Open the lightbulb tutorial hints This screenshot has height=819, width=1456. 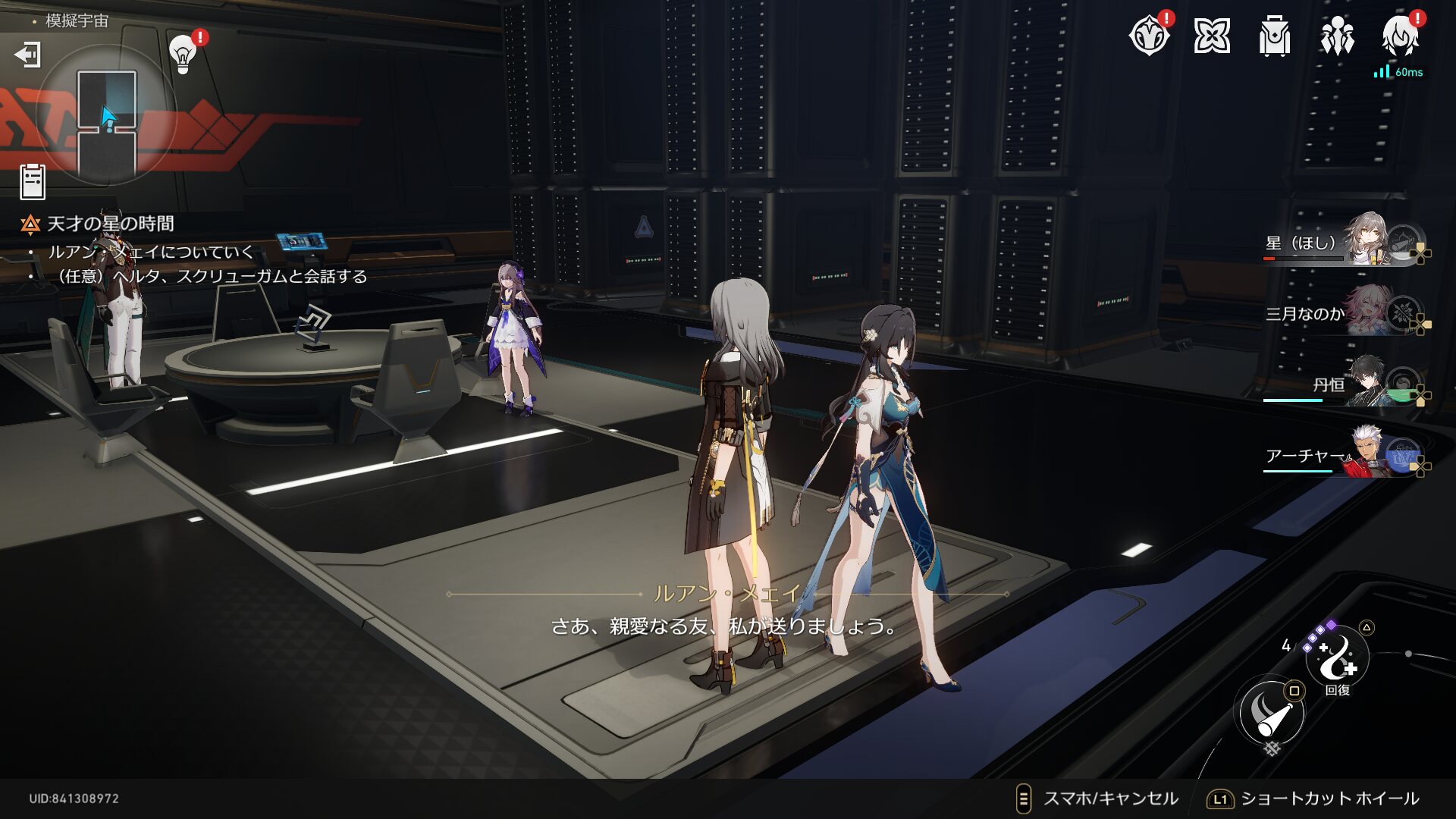183,53
